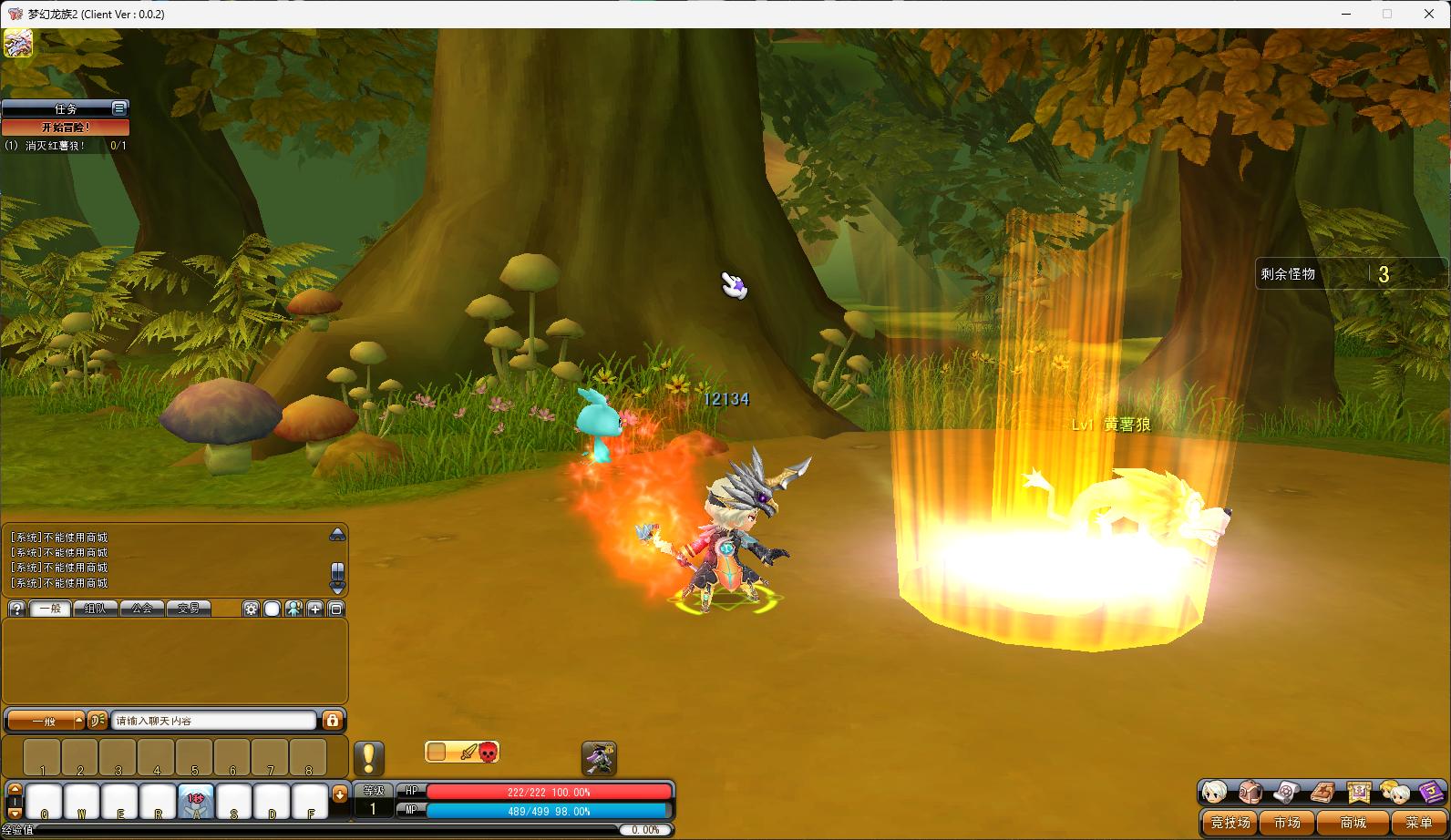Open the 菜单 menu
This screenshot has width=1451, height=840.
click(x=1418, y=823)
